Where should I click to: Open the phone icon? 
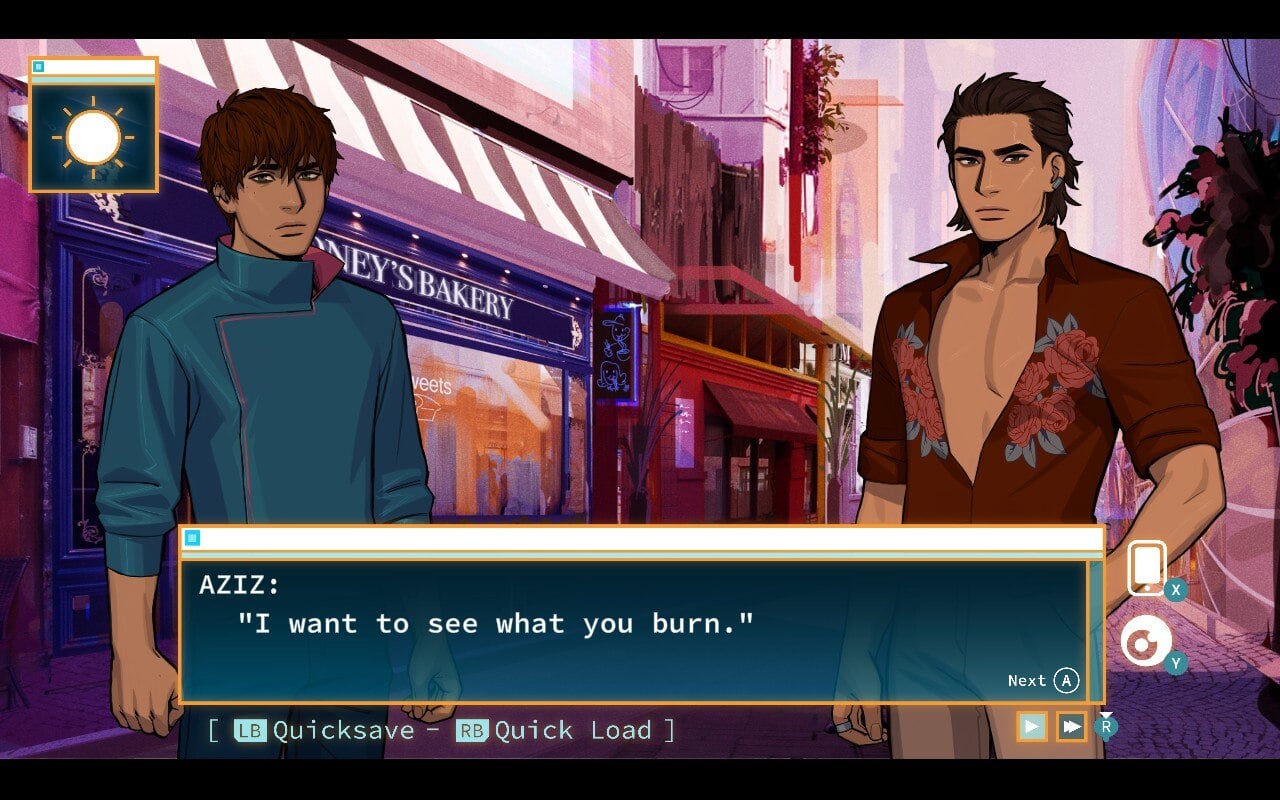1147,567
